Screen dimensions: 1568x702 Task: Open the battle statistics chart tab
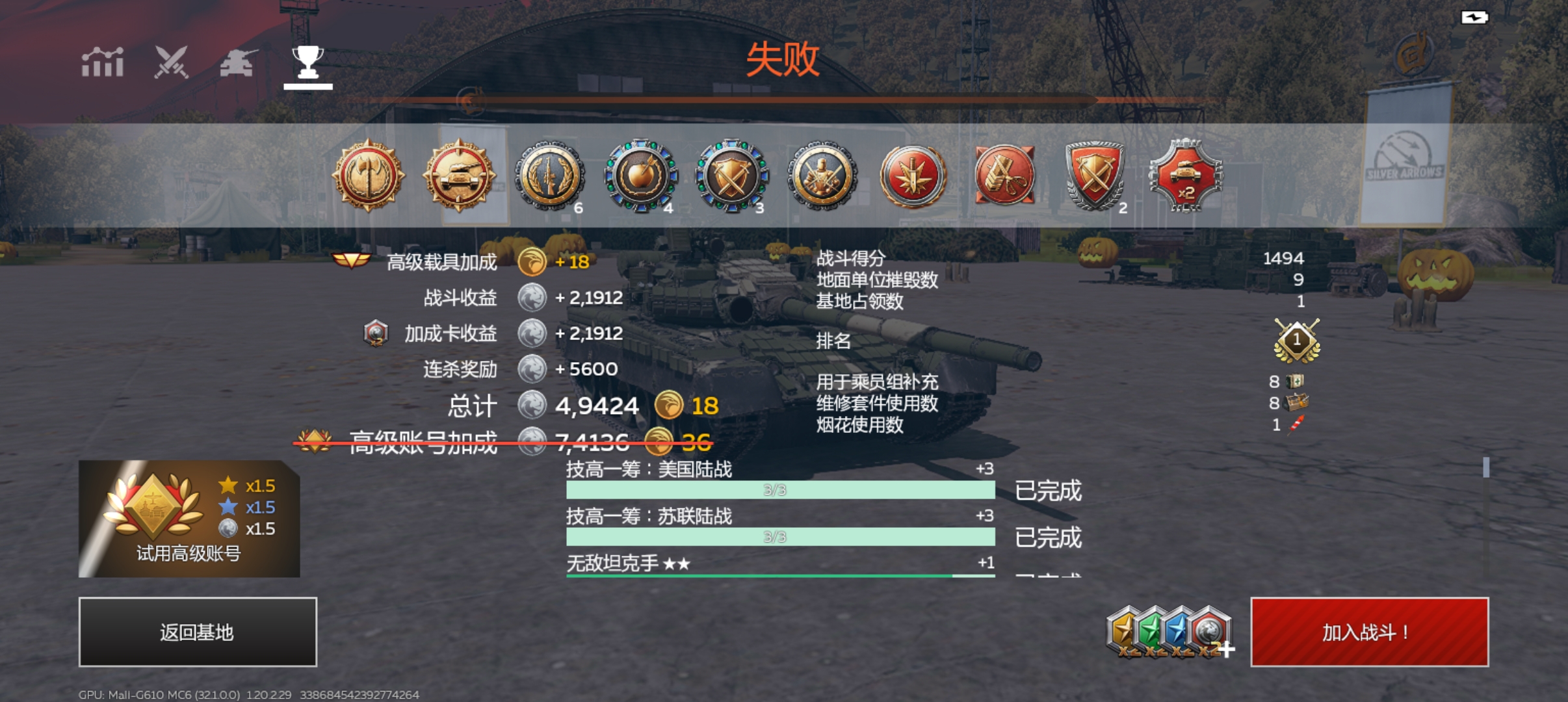104,64
